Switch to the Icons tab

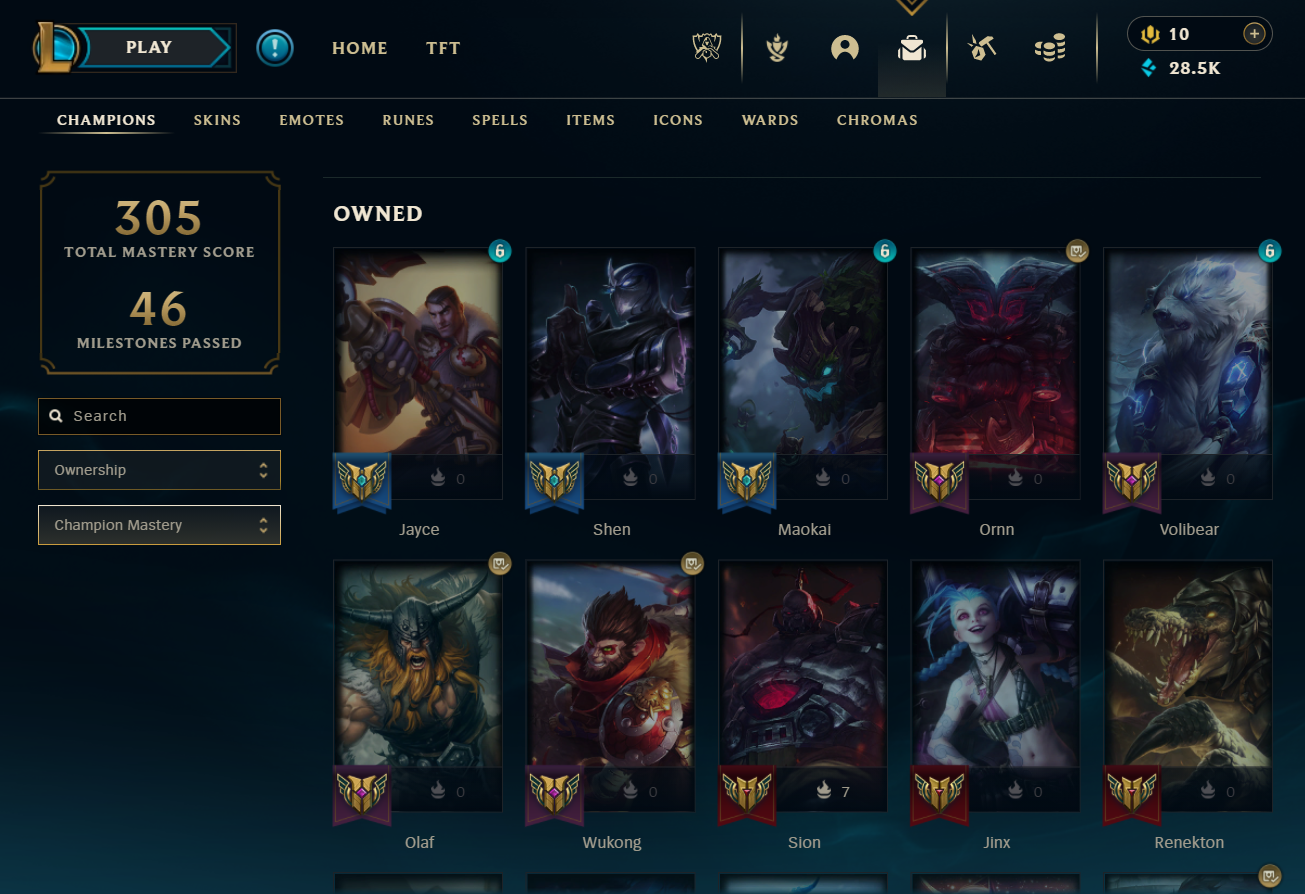coord(678,120)
